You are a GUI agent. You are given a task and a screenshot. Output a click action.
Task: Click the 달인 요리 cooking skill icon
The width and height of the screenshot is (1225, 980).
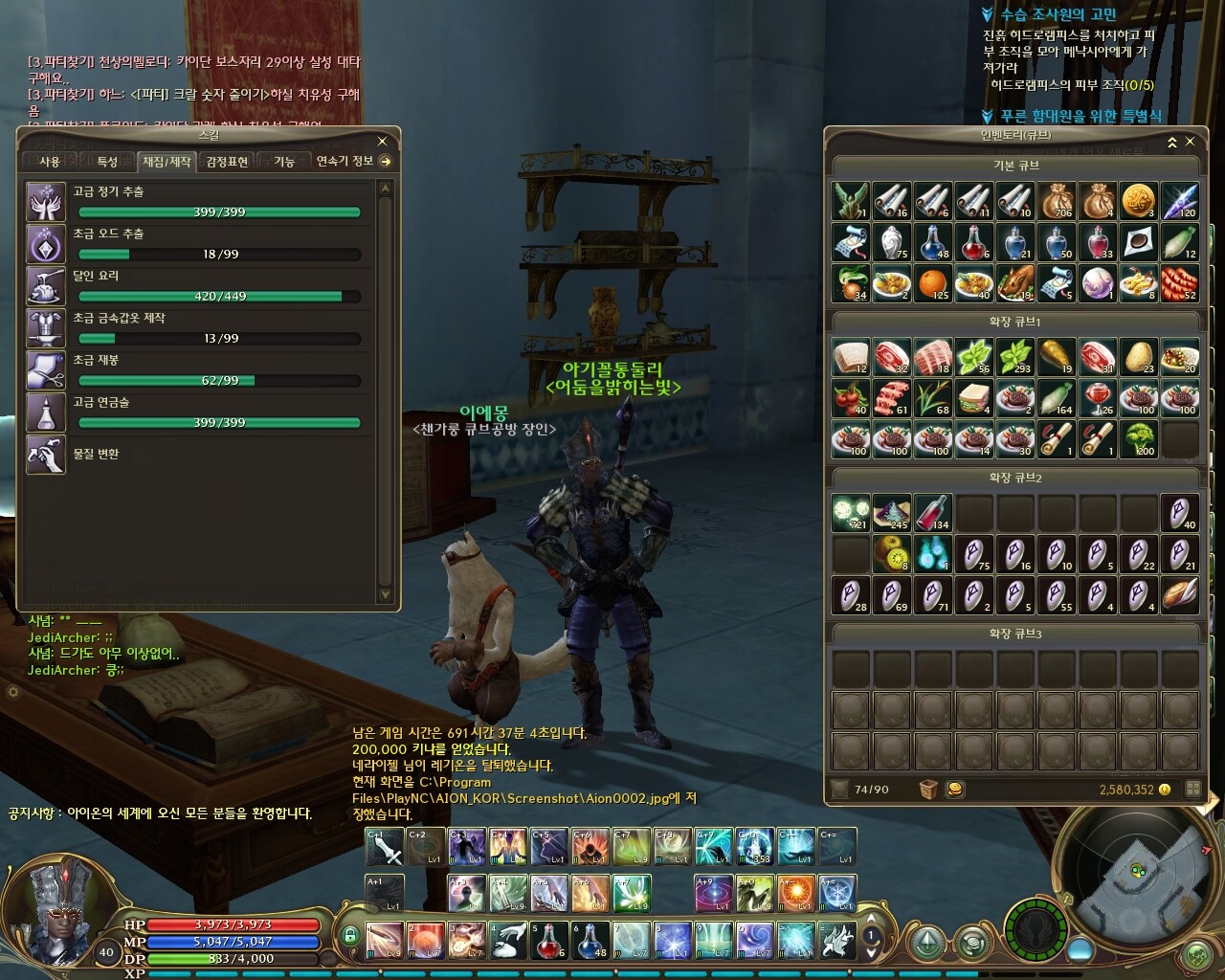tap(45, 286)
